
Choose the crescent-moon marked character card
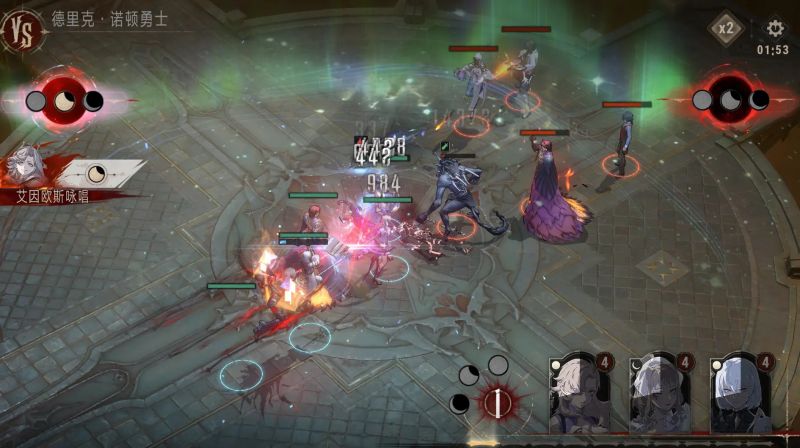[660, 394]
